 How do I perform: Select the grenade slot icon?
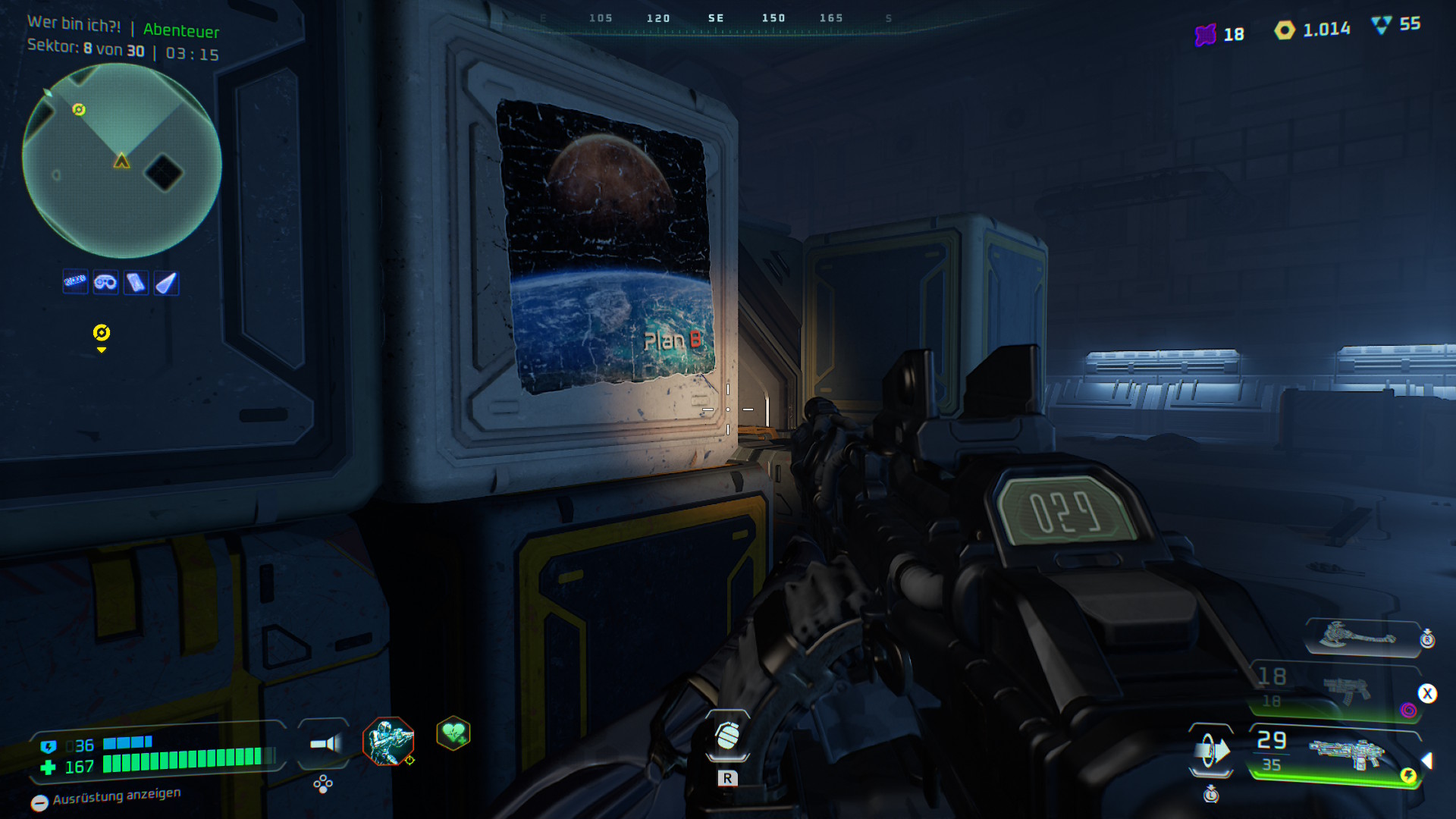727,736
